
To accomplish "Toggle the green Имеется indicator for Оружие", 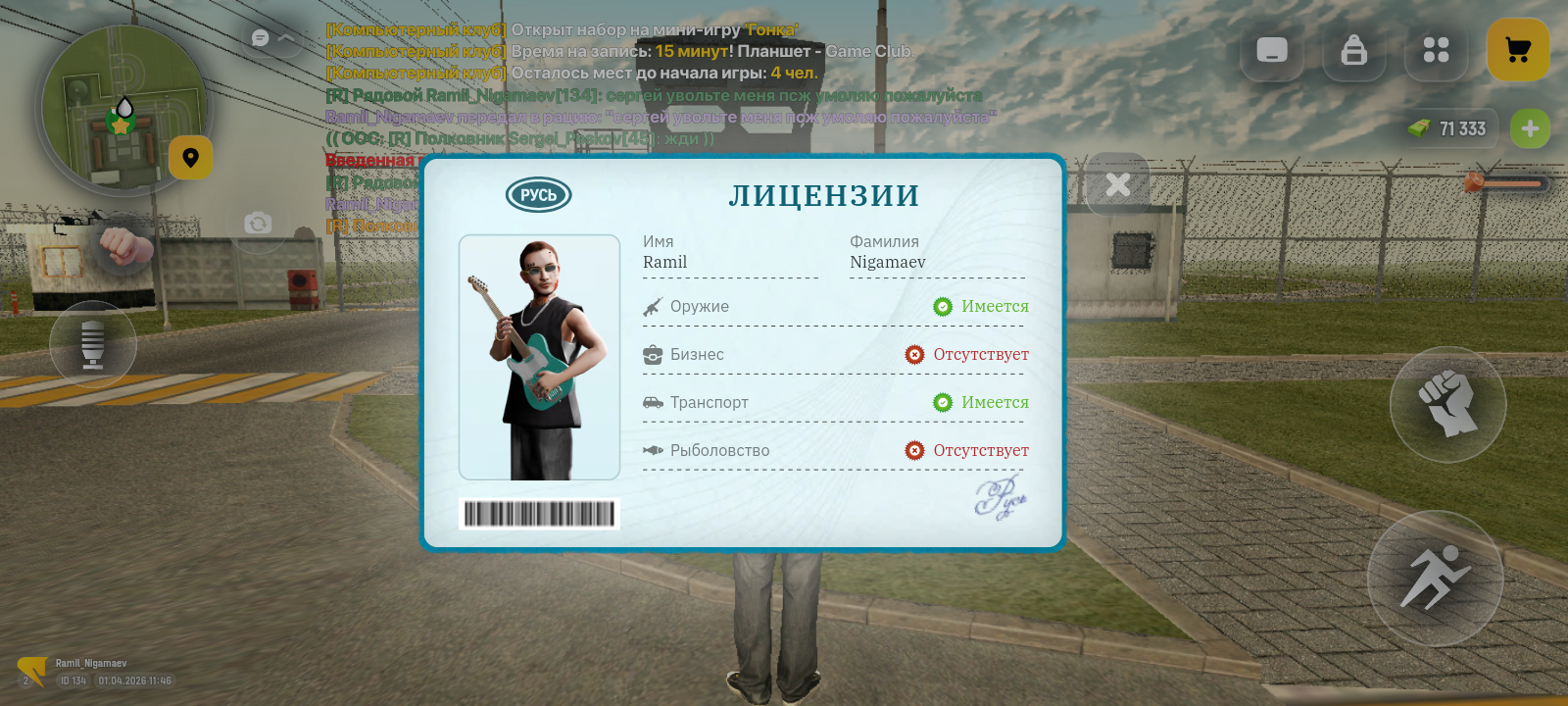I will click(944, 306).
